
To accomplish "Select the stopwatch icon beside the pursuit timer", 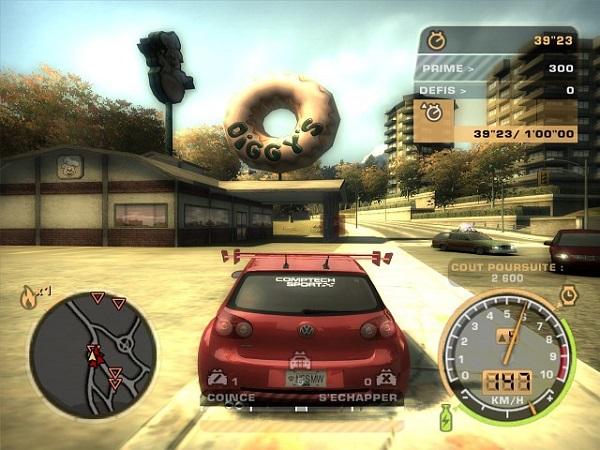I will pos(437,41).
